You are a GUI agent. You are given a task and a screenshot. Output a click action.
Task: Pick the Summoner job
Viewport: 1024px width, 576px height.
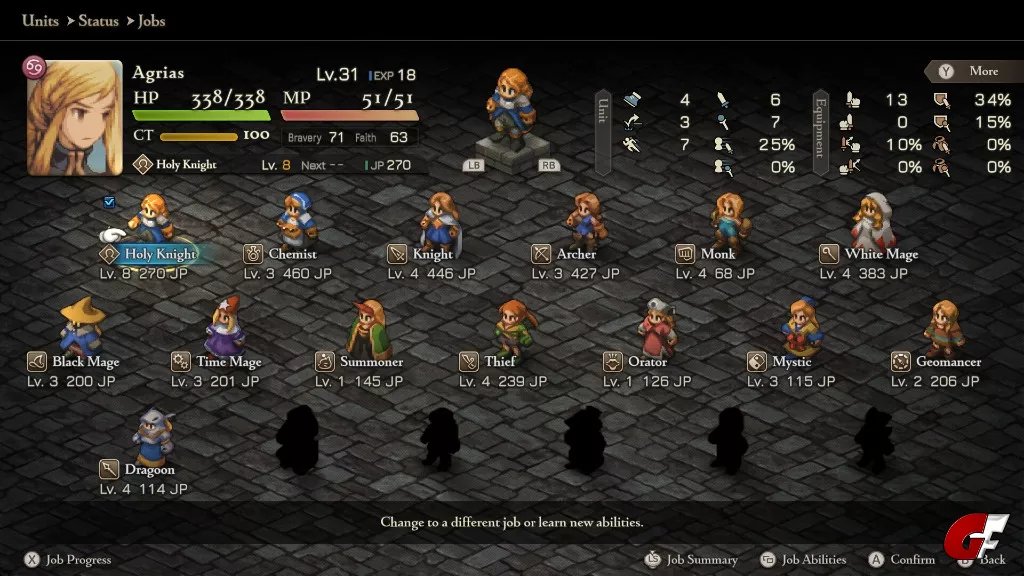pyautogui.click(x=371, y=362)
